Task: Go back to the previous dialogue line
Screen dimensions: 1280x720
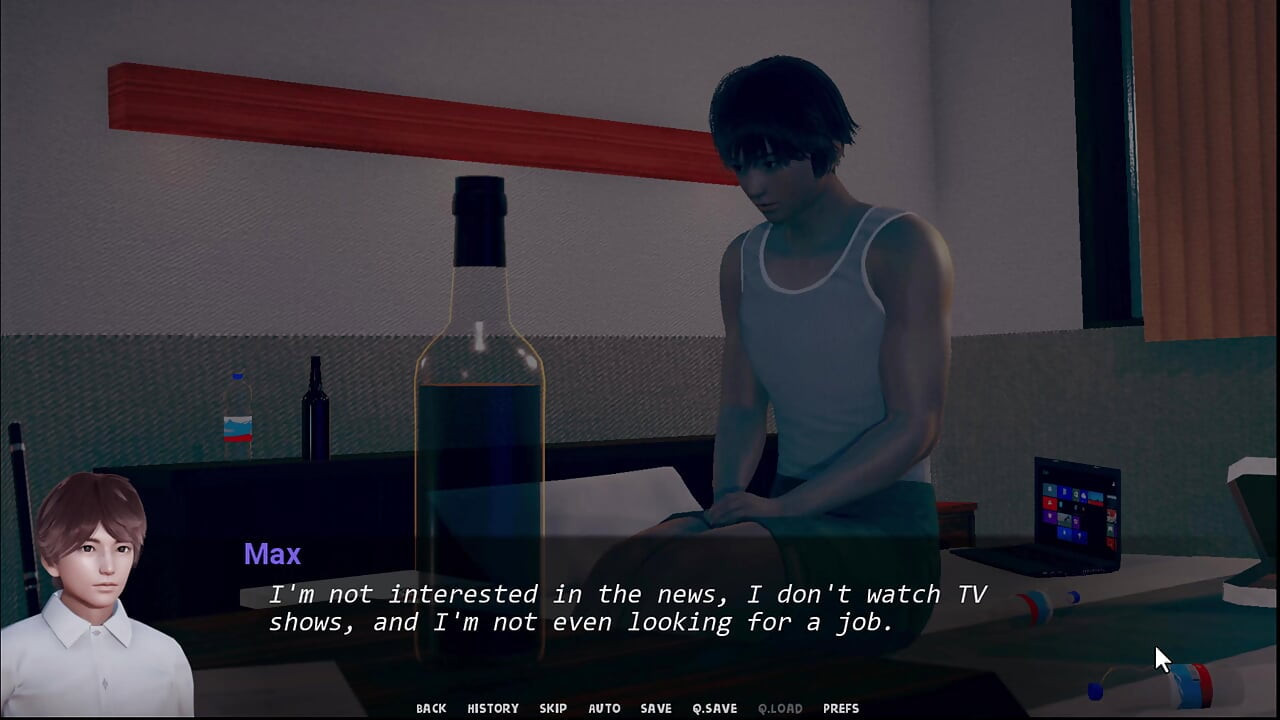Action: pos(431,708)
